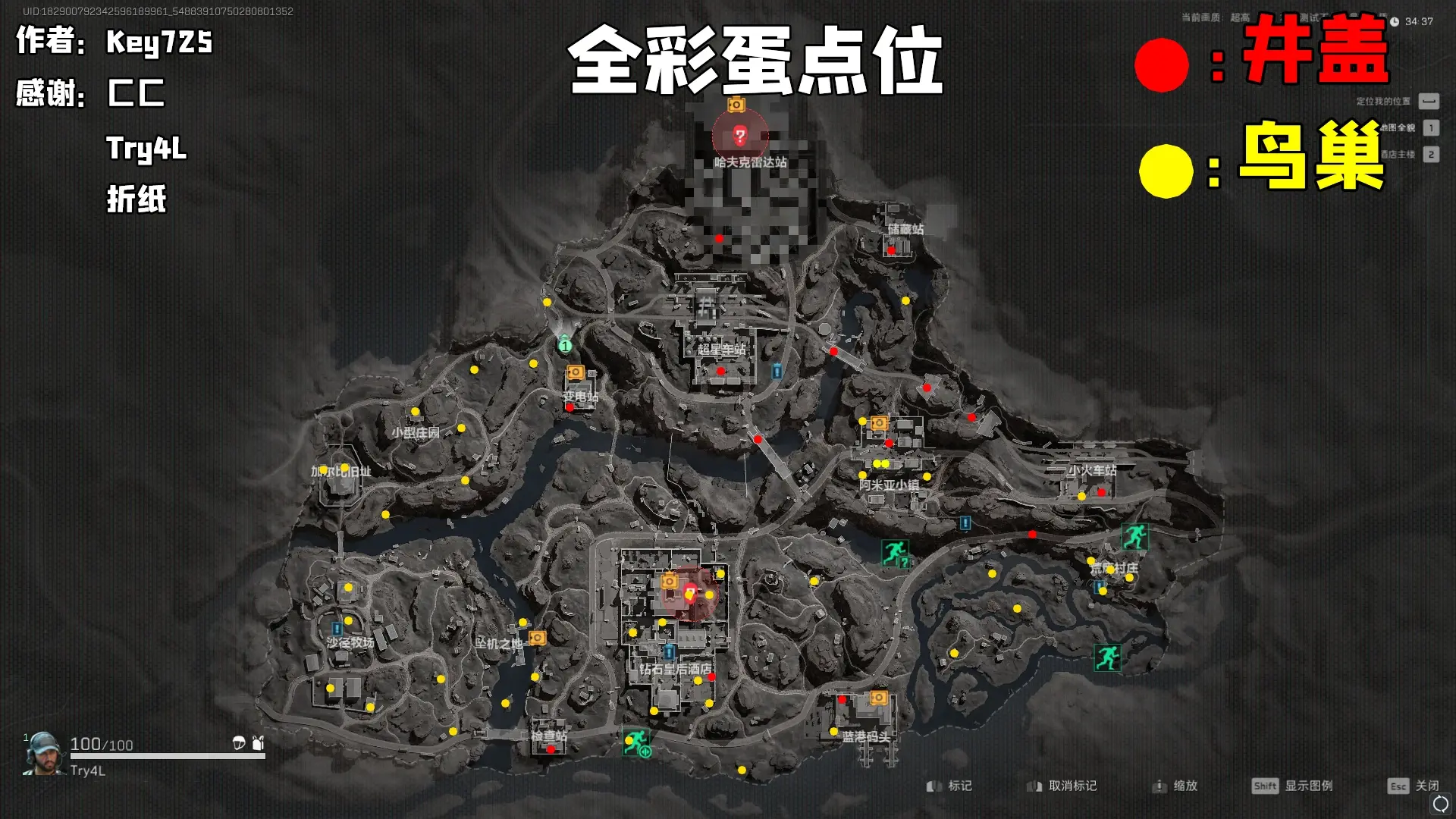The height and width of the screenshot is (819, 1456).
Task: Click the blue info icon near 超星车站
Action: [x=776, y=372]
